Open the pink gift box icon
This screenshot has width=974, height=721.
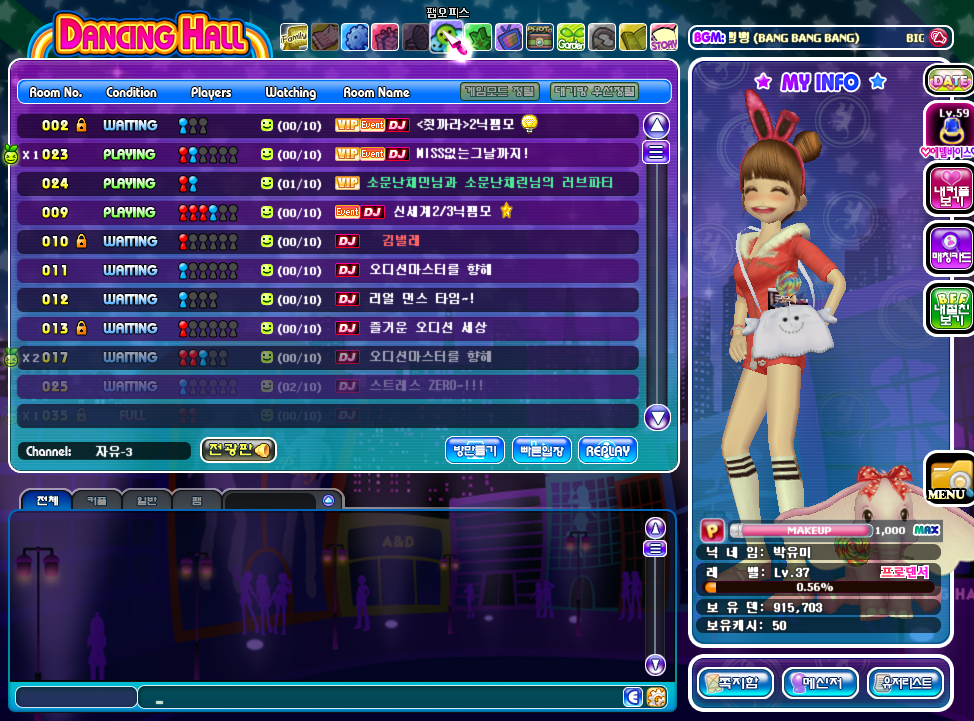(385, 38)
